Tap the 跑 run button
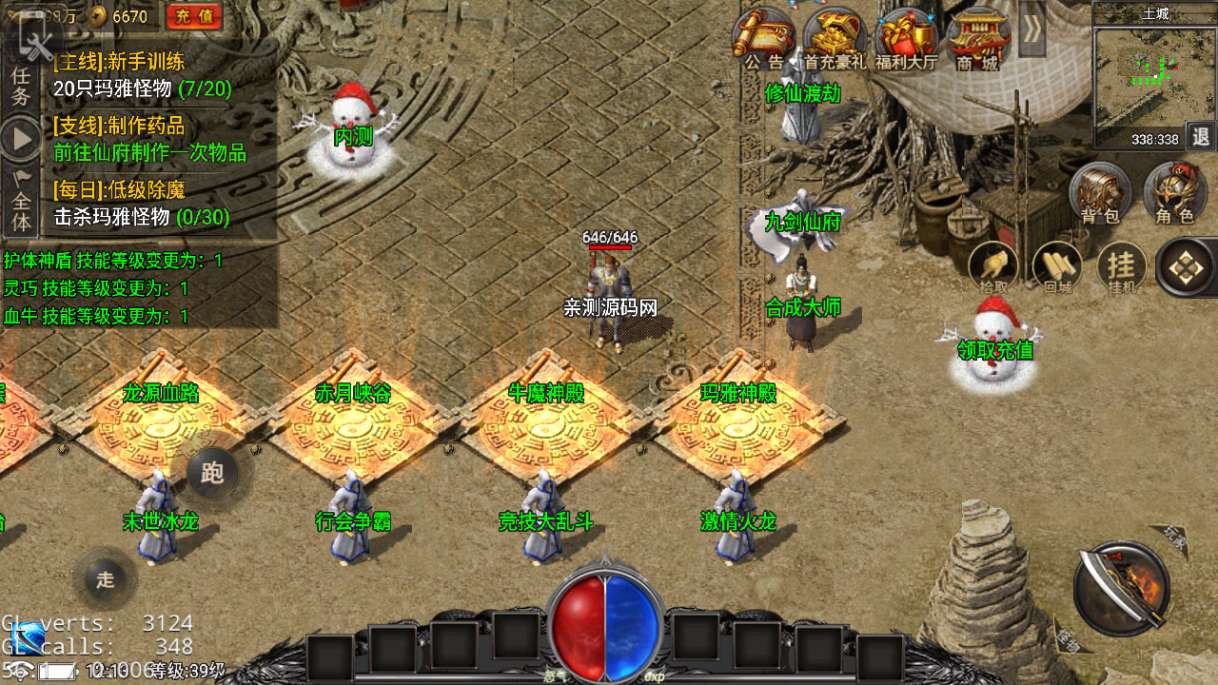Screen dimensions: 1218x685 click(212, 473)
